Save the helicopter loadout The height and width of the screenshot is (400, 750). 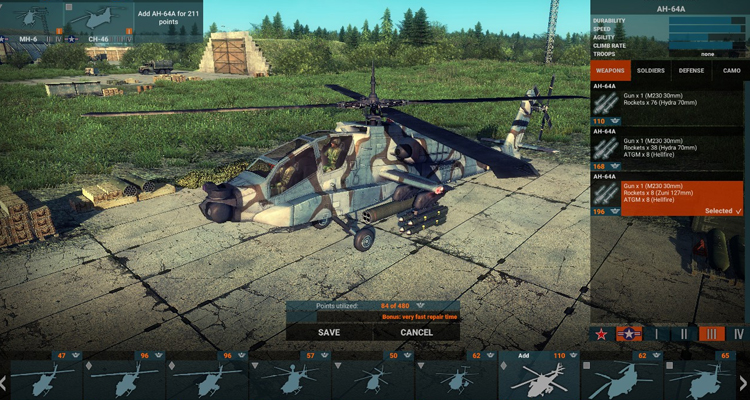(x=329, y=332)
